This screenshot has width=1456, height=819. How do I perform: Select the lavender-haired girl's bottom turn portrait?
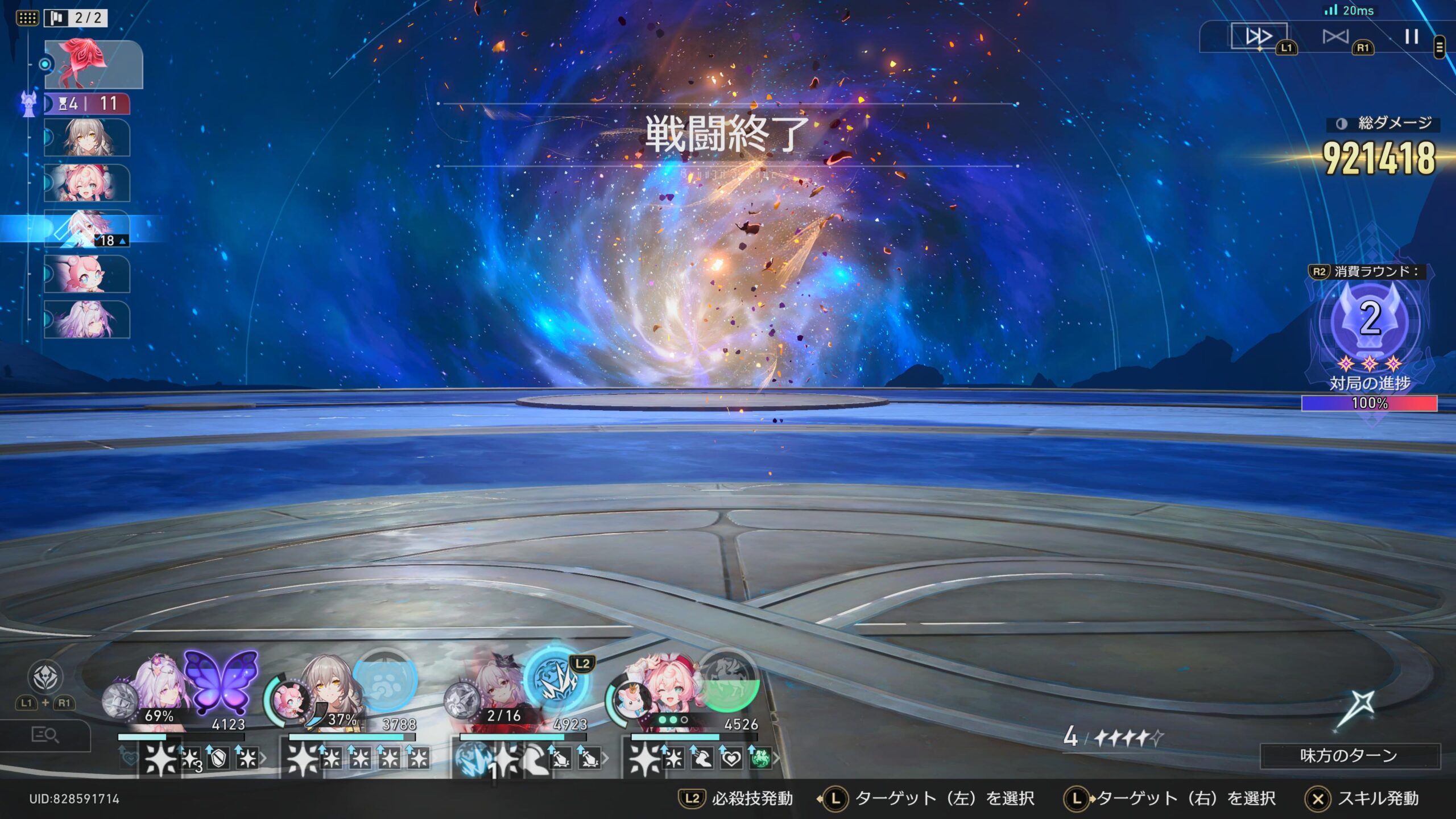pyautogui.click(x=87, y=320)
